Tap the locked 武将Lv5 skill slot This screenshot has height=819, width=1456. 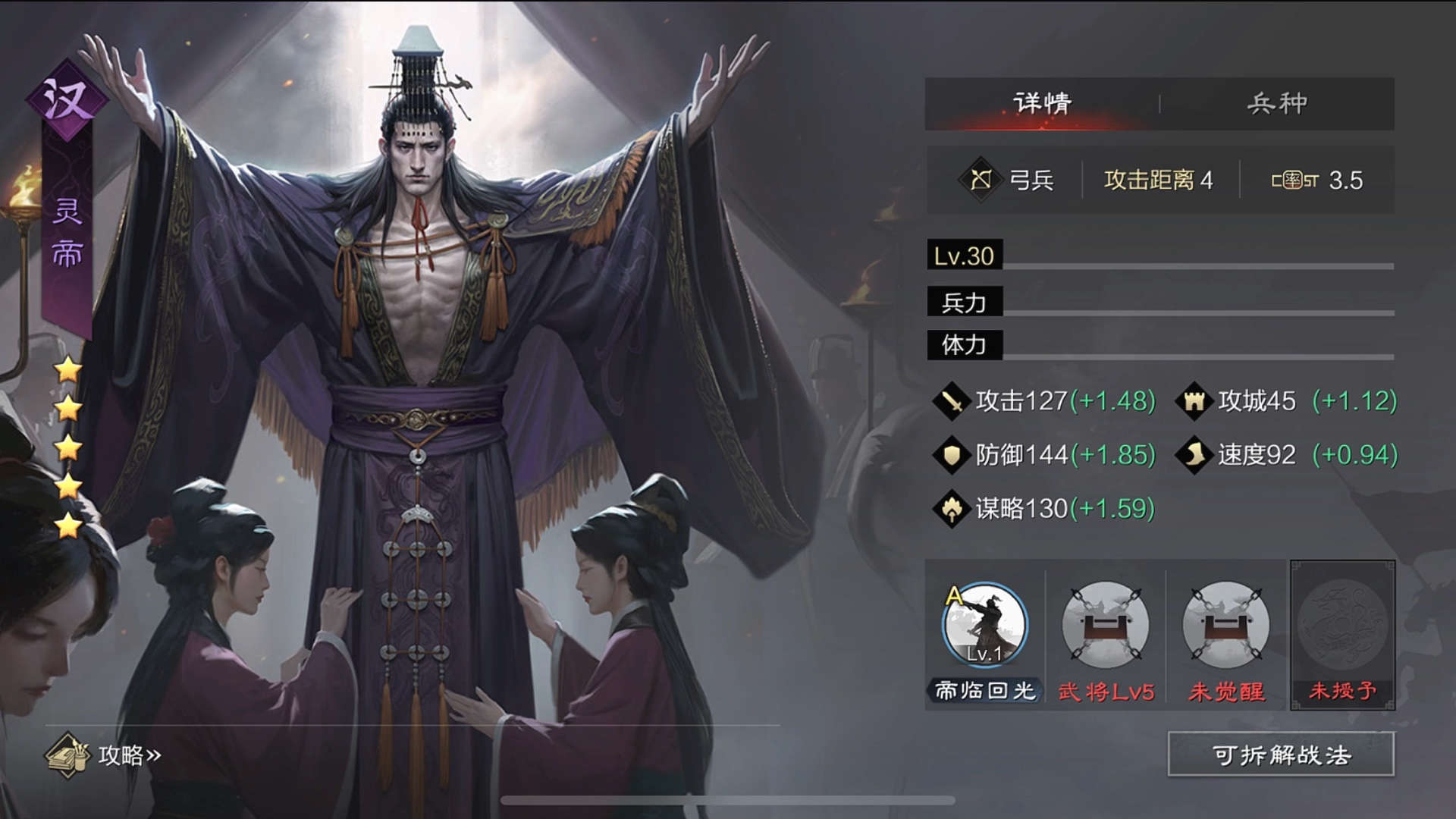[1105, 626]
